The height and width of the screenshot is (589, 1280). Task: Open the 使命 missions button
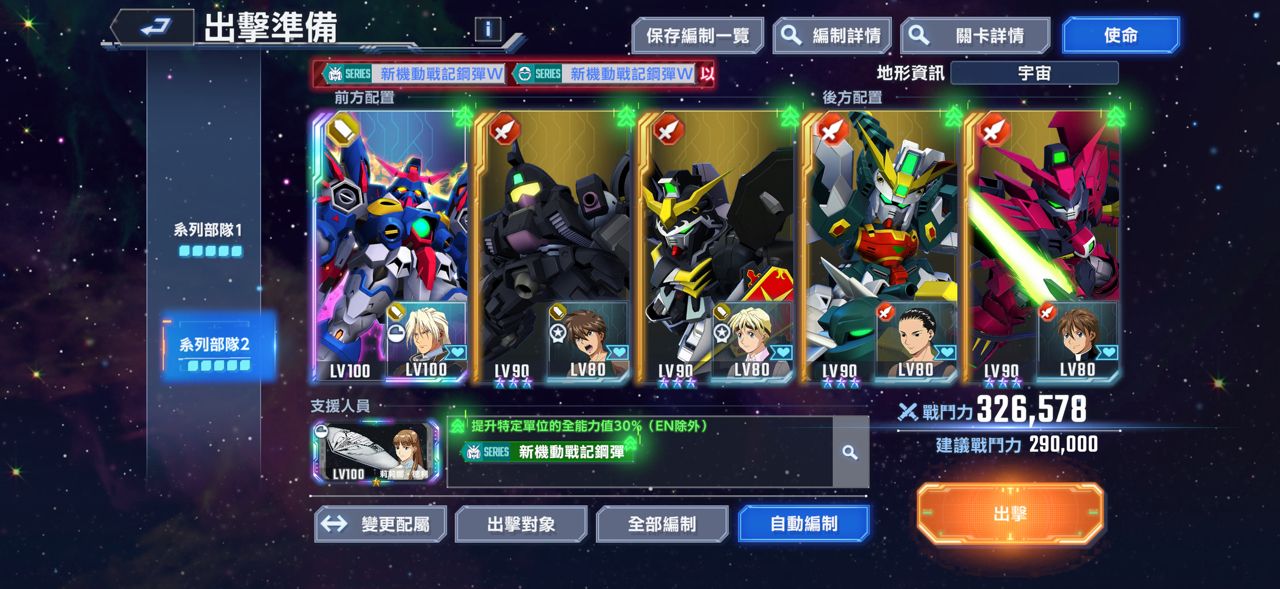(x=1120, y=36)
